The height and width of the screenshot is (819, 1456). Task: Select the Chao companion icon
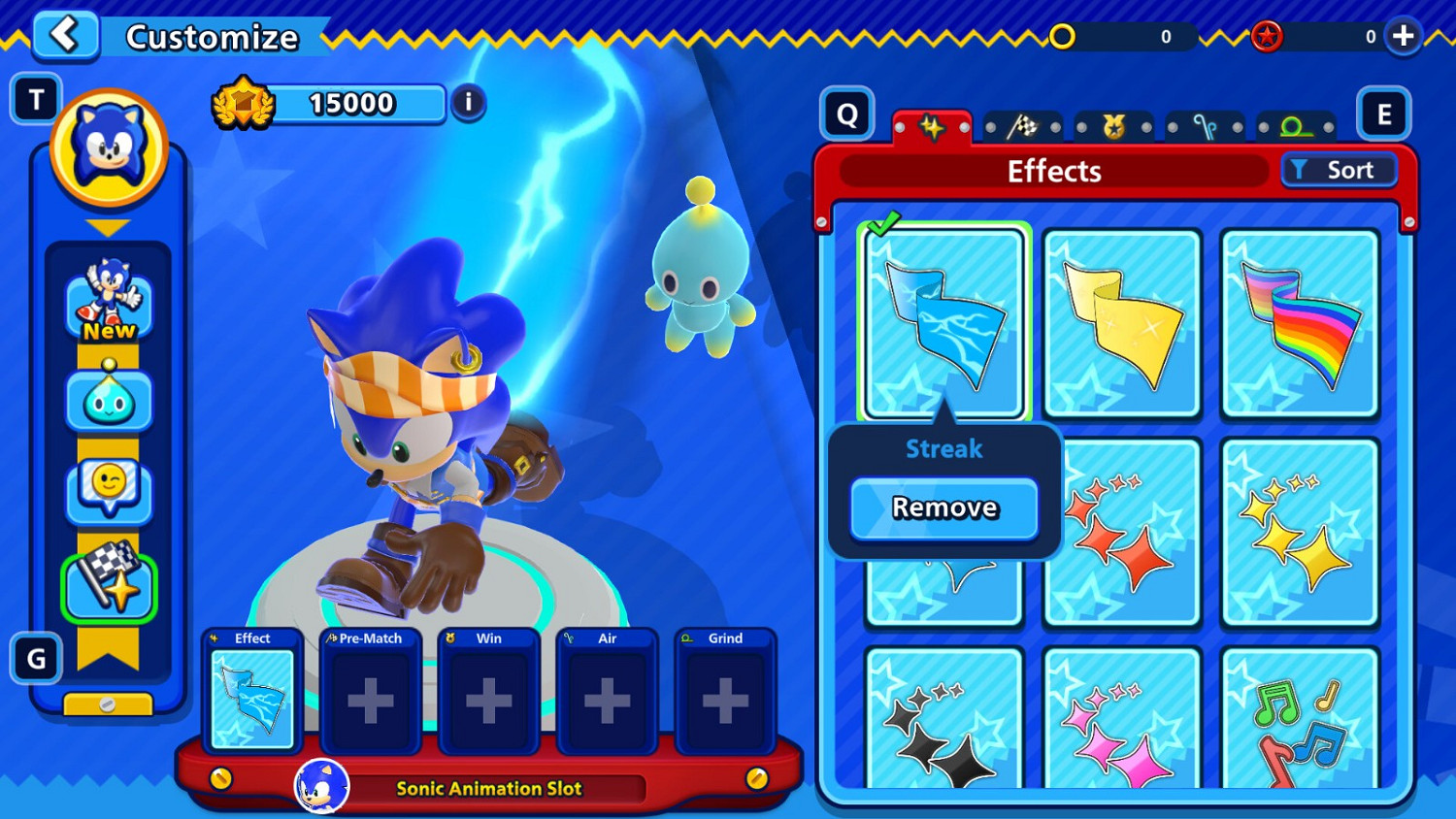click(x=109, y=400)
